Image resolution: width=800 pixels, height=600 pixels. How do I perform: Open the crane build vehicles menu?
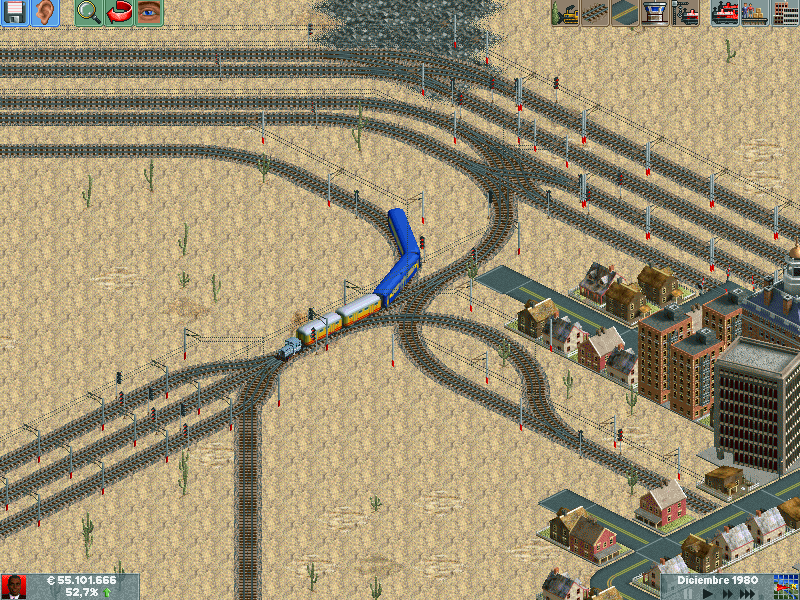pos(685,13)
